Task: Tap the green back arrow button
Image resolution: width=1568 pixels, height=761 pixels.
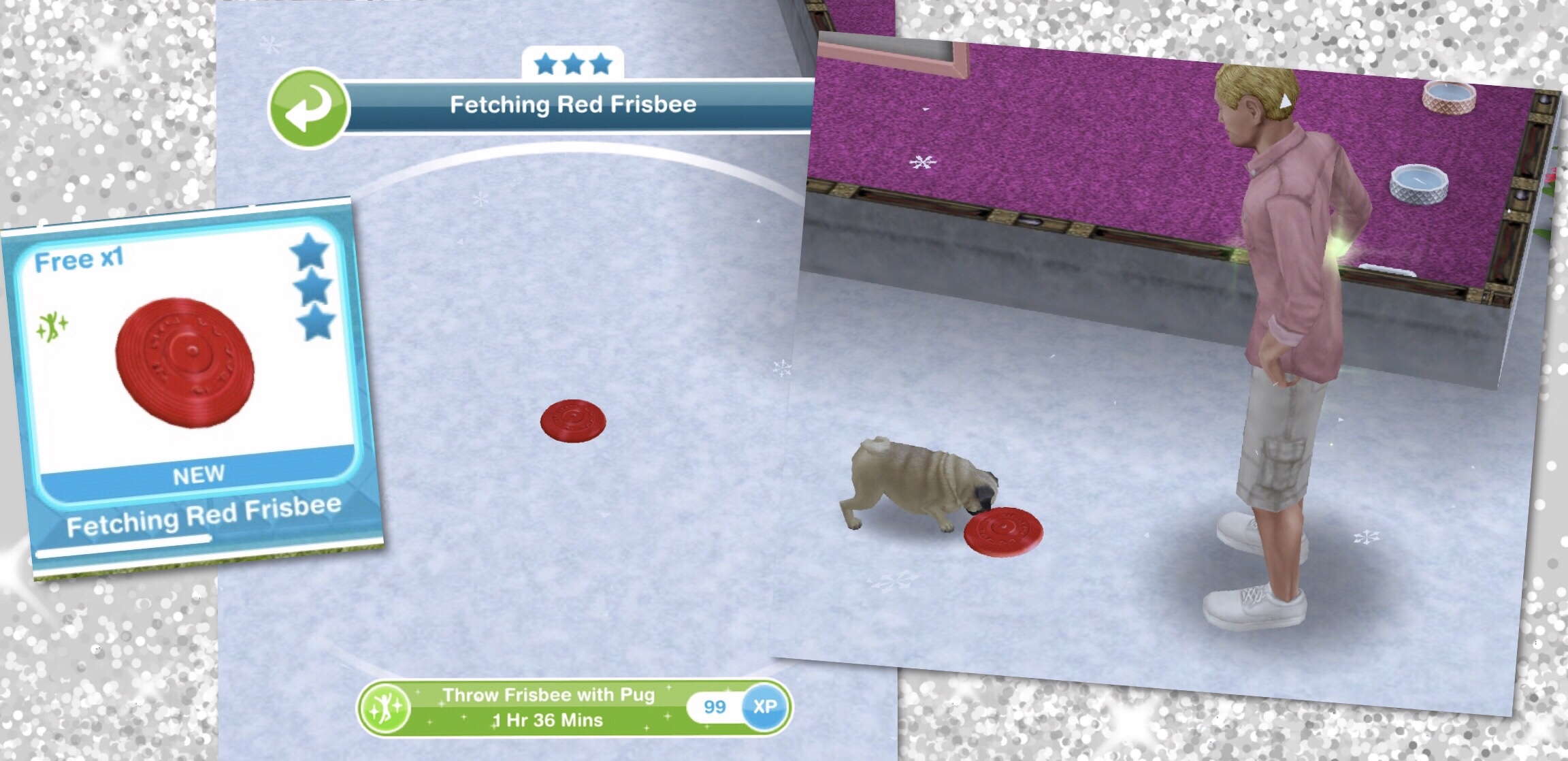Action: tap(308, 108)
